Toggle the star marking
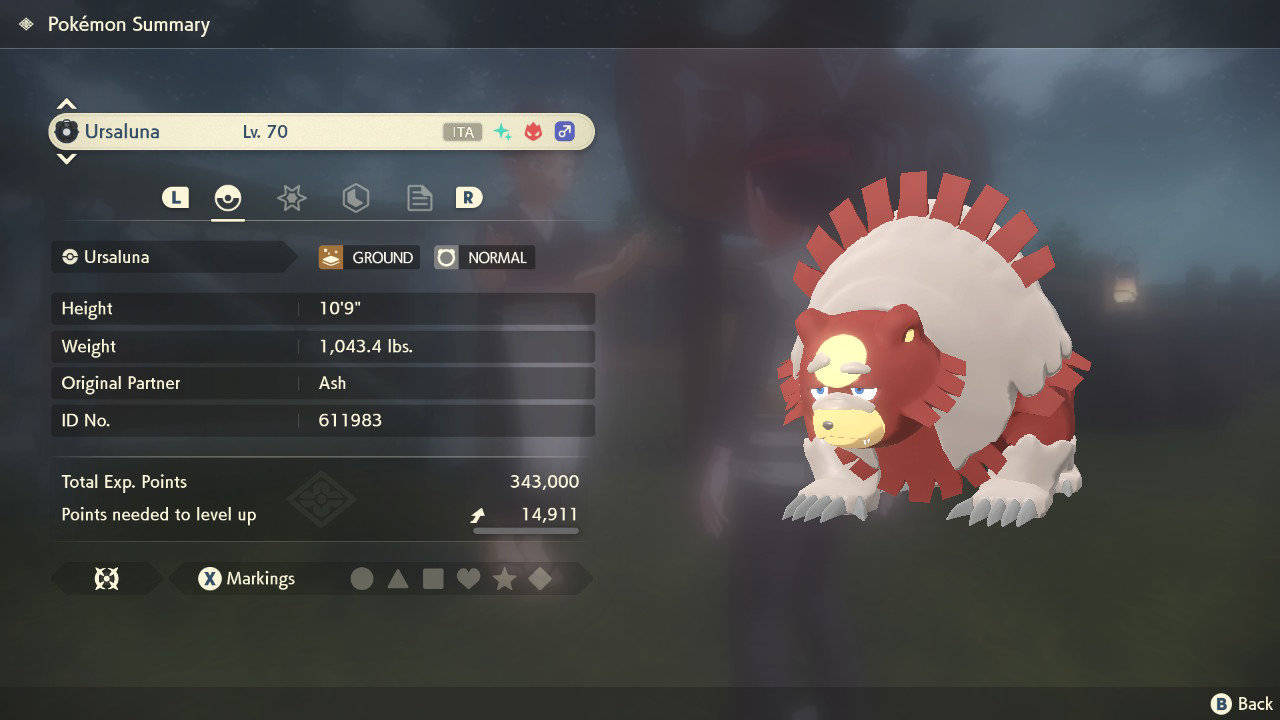Image resolution: width=1280 pixels, height=720 pixels. tap(504, 579)
